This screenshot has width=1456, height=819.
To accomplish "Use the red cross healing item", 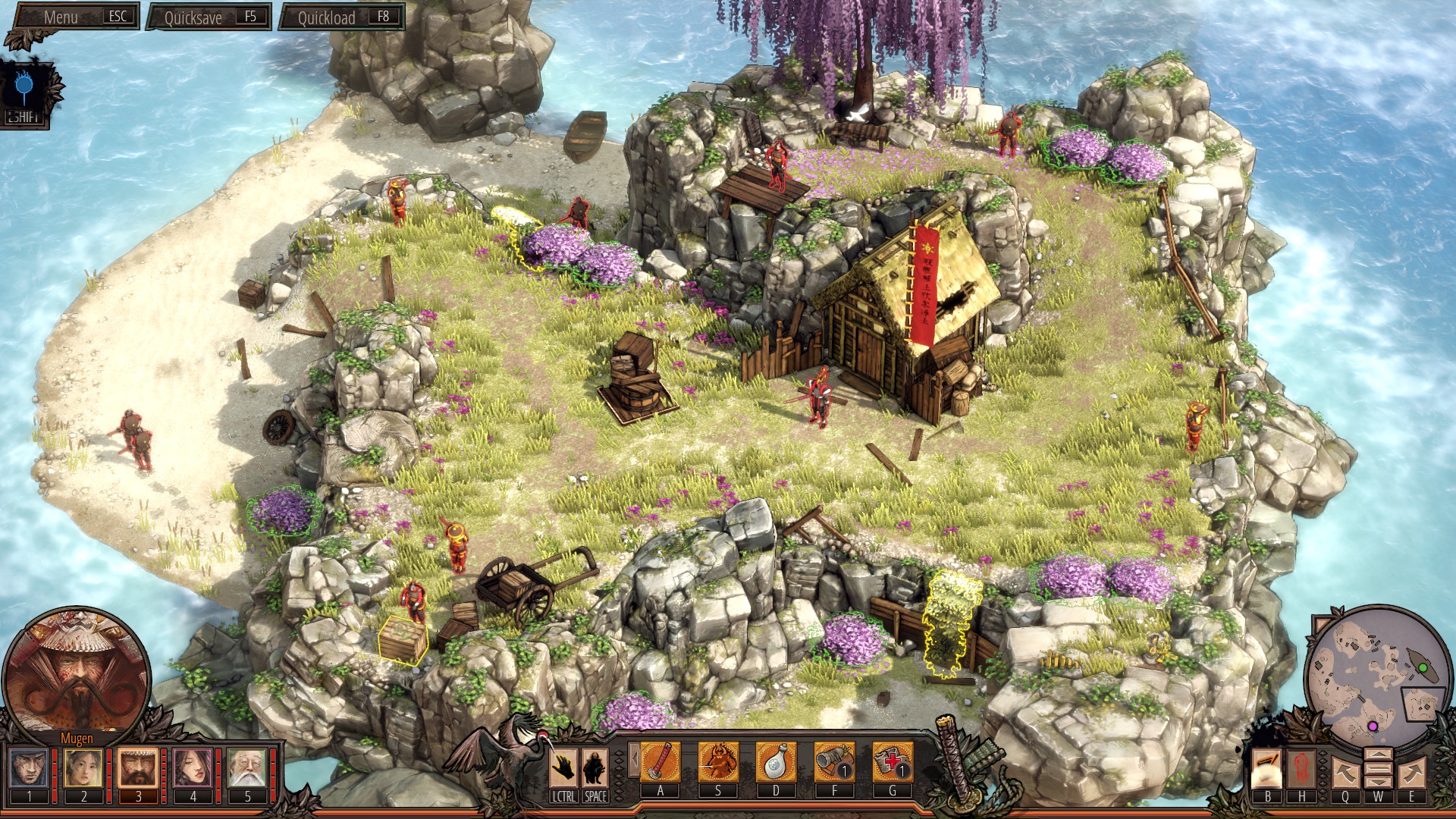I will 892,762.
